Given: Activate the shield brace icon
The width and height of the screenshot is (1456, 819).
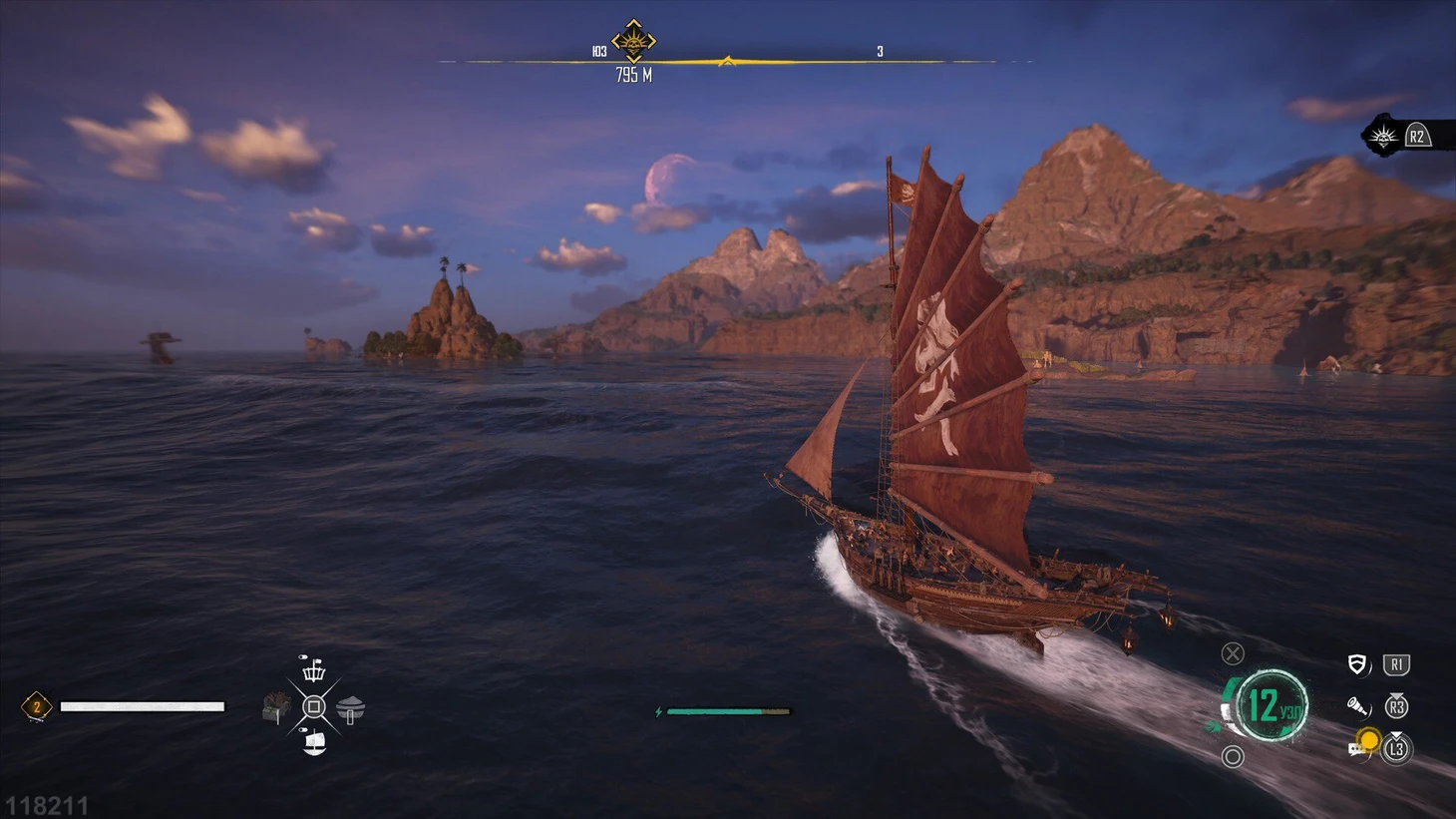Looking at the screenshot, I should click(x=1356, y=665).
